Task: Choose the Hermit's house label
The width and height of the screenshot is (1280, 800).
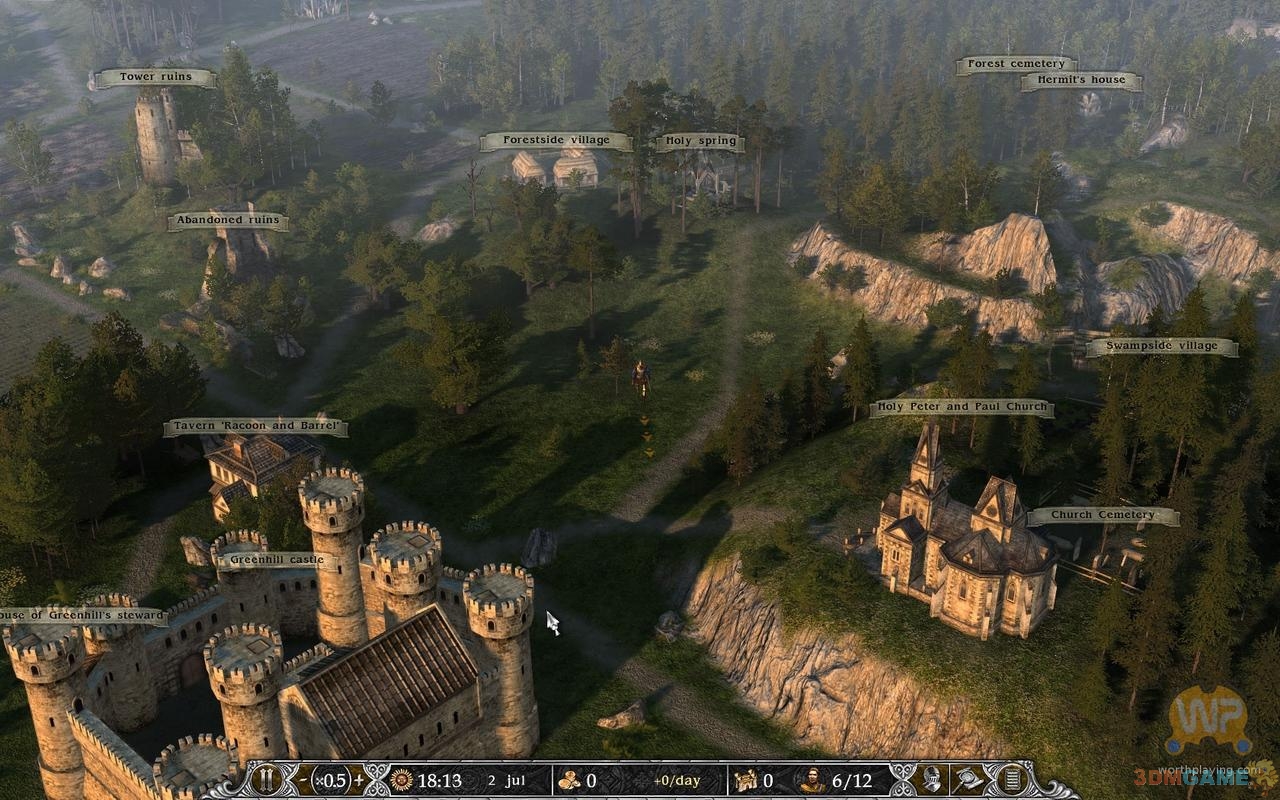Action: [x=1080, y=80]
